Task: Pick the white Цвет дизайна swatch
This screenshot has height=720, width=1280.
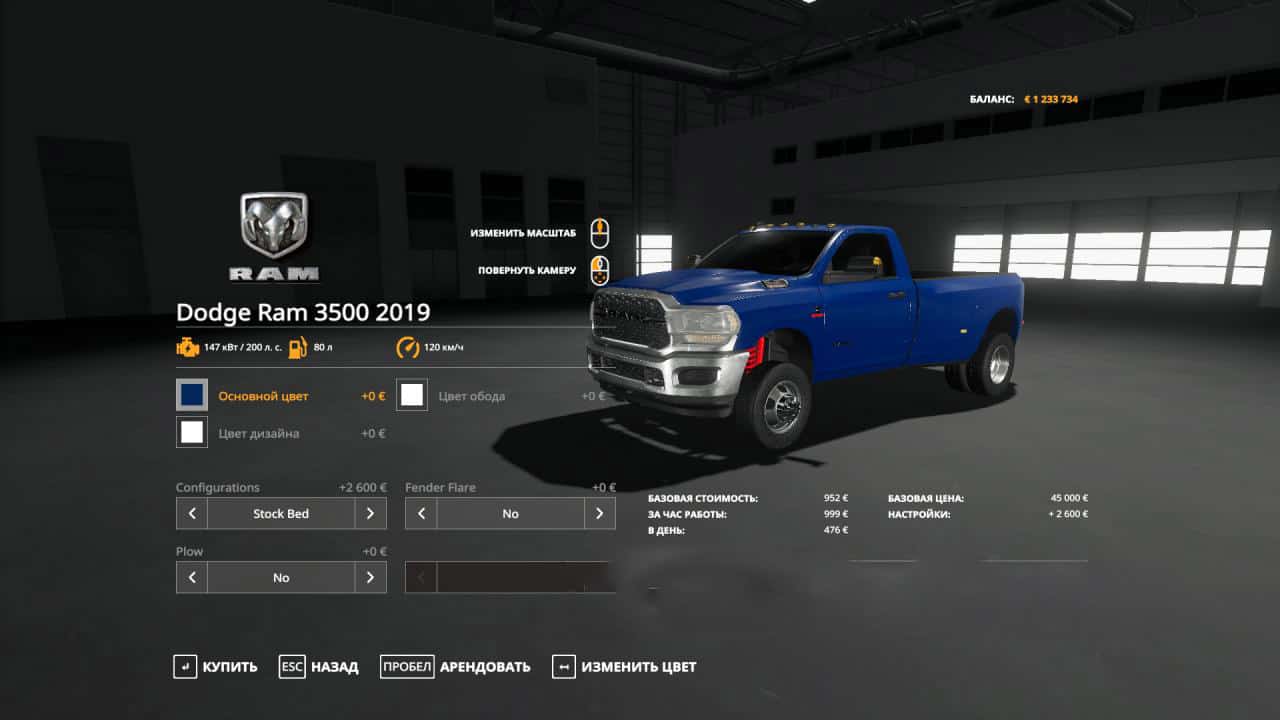Action: pos(192,432)
